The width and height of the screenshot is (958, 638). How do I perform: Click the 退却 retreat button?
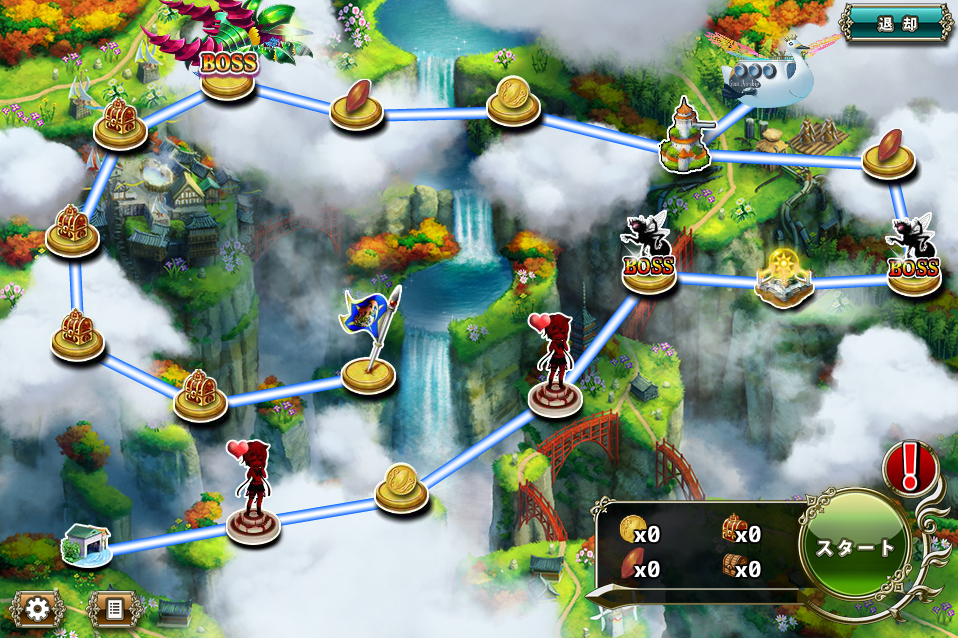[895, 22]
